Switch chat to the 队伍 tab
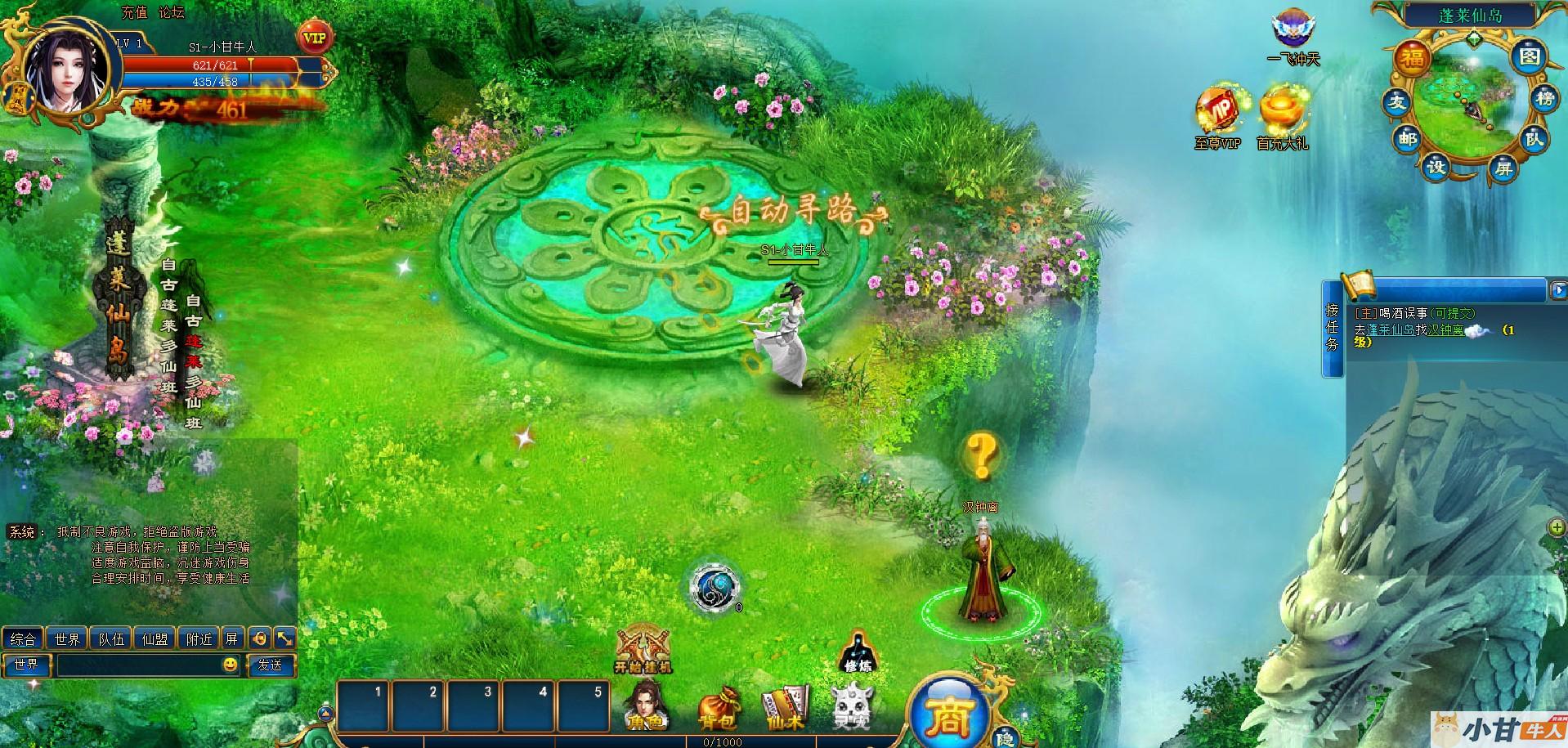The image size is (1568, 748). click(x=111, y=638)
